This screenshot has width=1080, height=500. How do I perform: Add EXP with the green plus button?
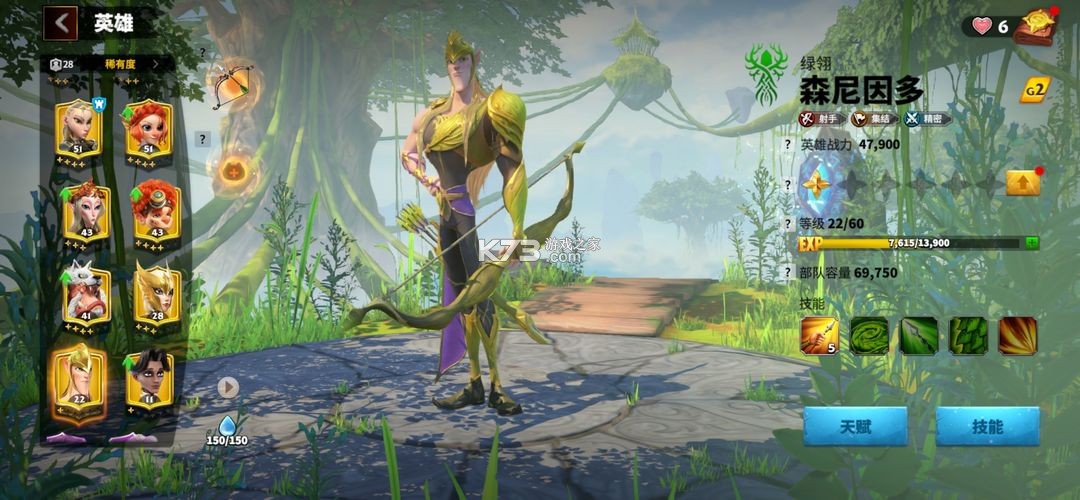tap(1031, 242)
